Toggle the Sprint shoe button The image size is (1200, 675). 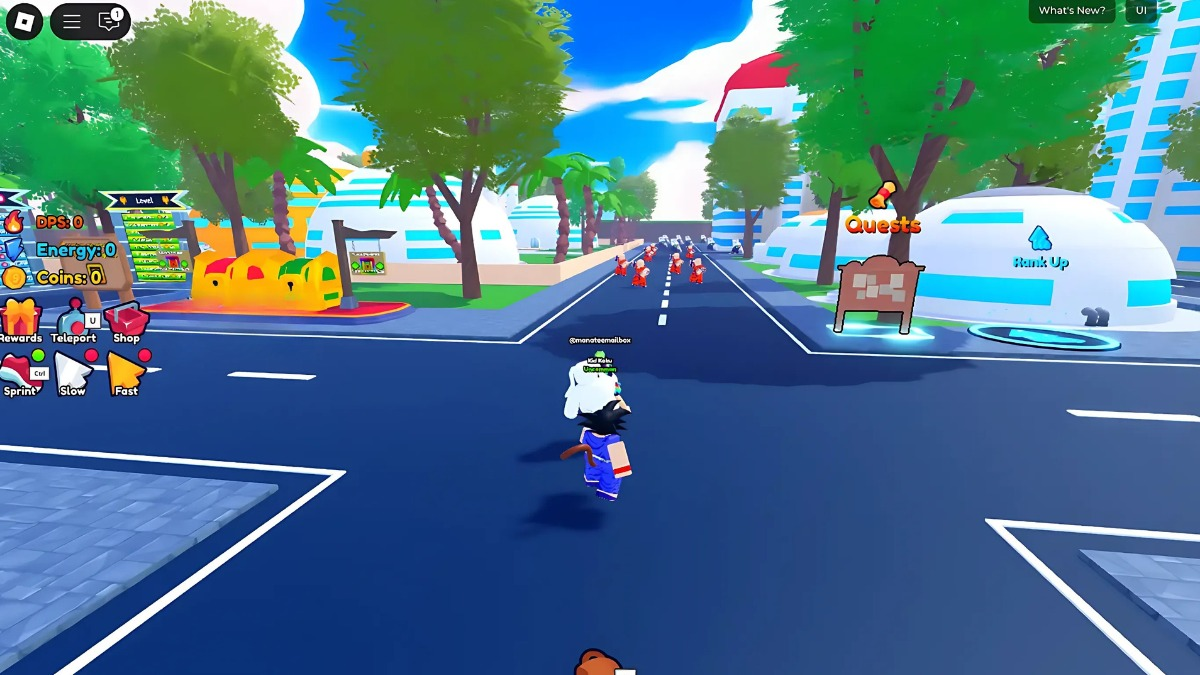coord(20,372)
